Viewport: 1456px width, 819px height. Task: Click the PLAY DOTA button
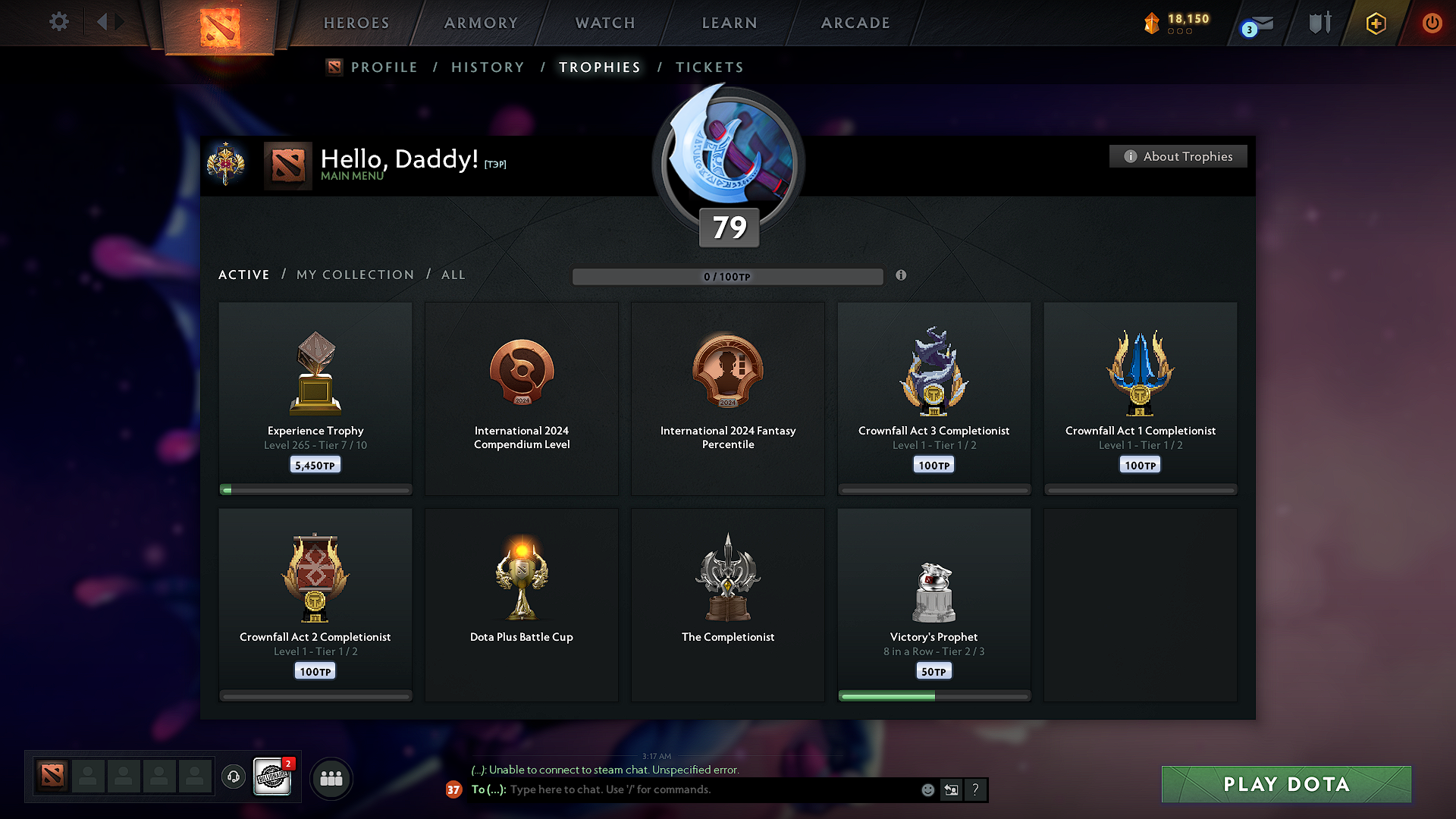(x=1285, y=784)
